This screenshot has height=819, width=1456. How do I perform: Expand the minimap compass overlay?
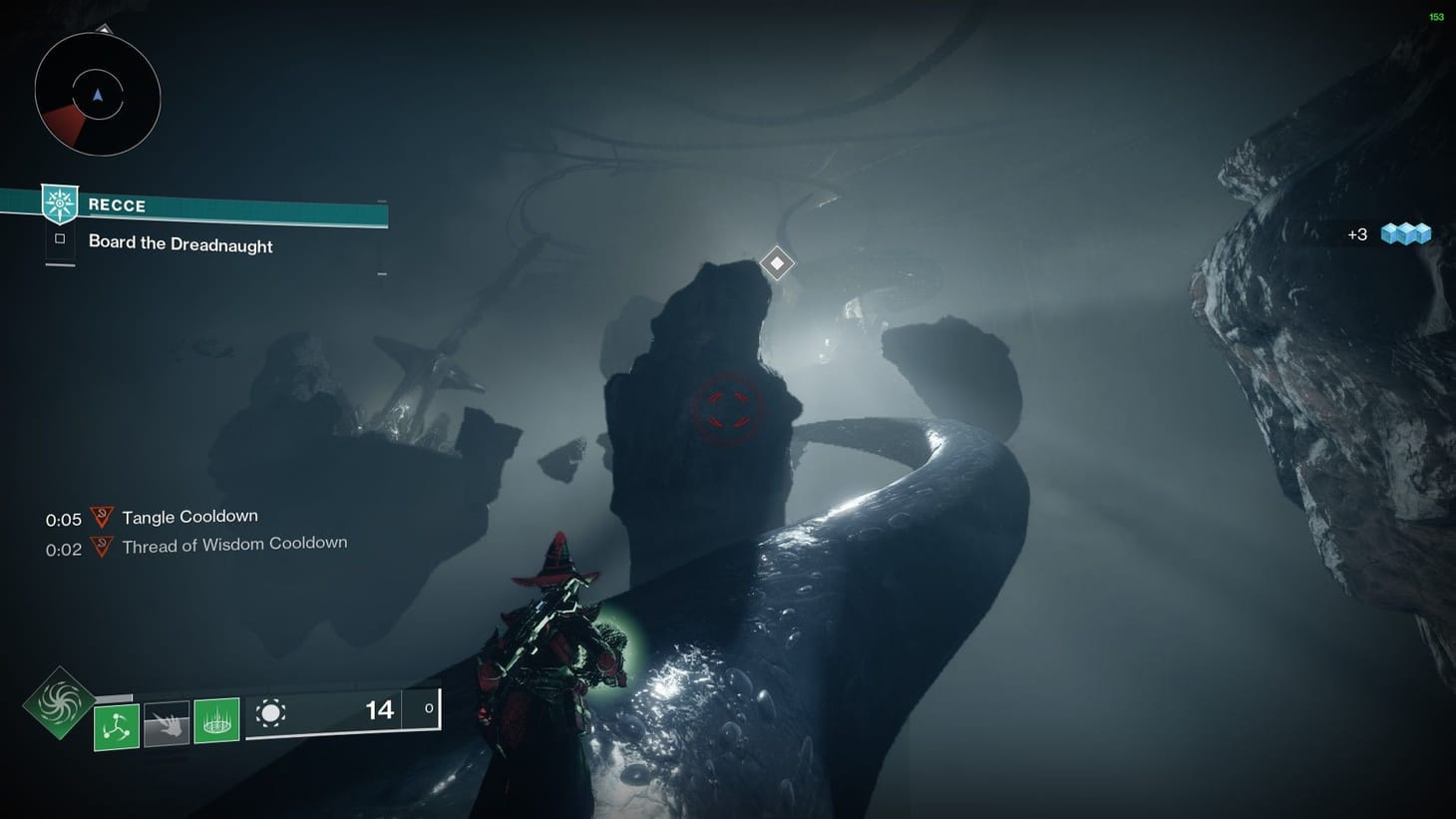click(x=97, y=94)
